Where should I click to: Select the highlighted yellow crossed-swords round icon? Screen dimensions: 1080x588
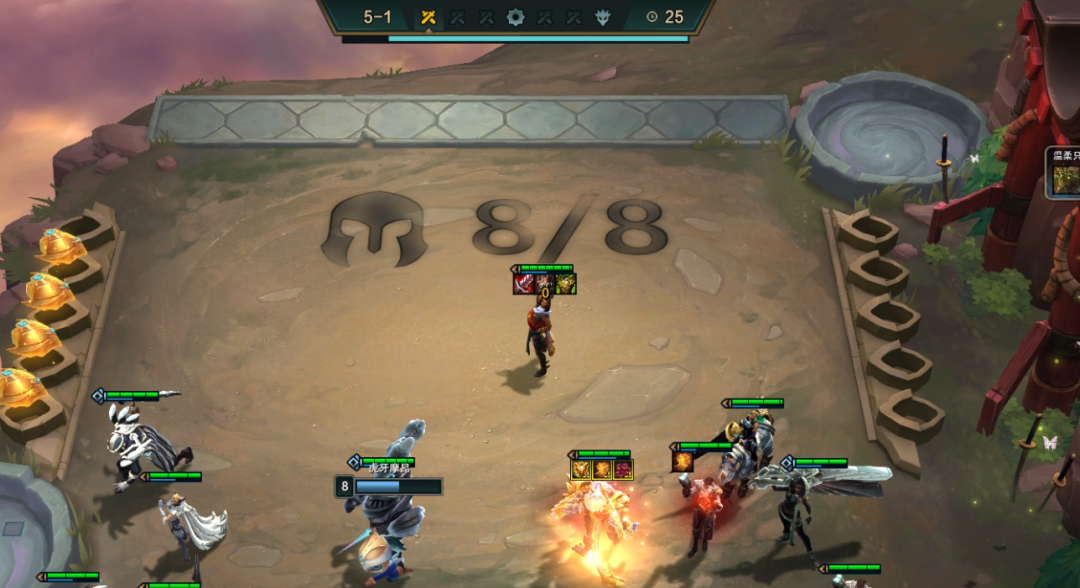tap(428, 17)
